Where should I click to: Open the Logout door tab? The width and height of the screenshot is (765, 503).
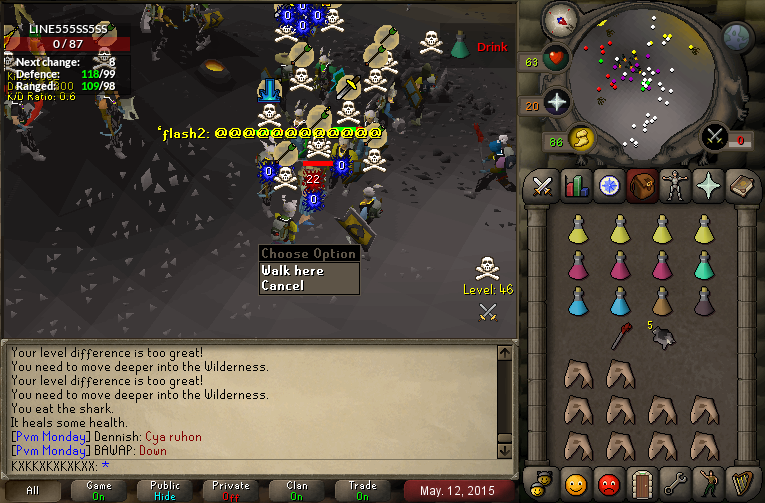pyautogui.click(x=640, y=483)
